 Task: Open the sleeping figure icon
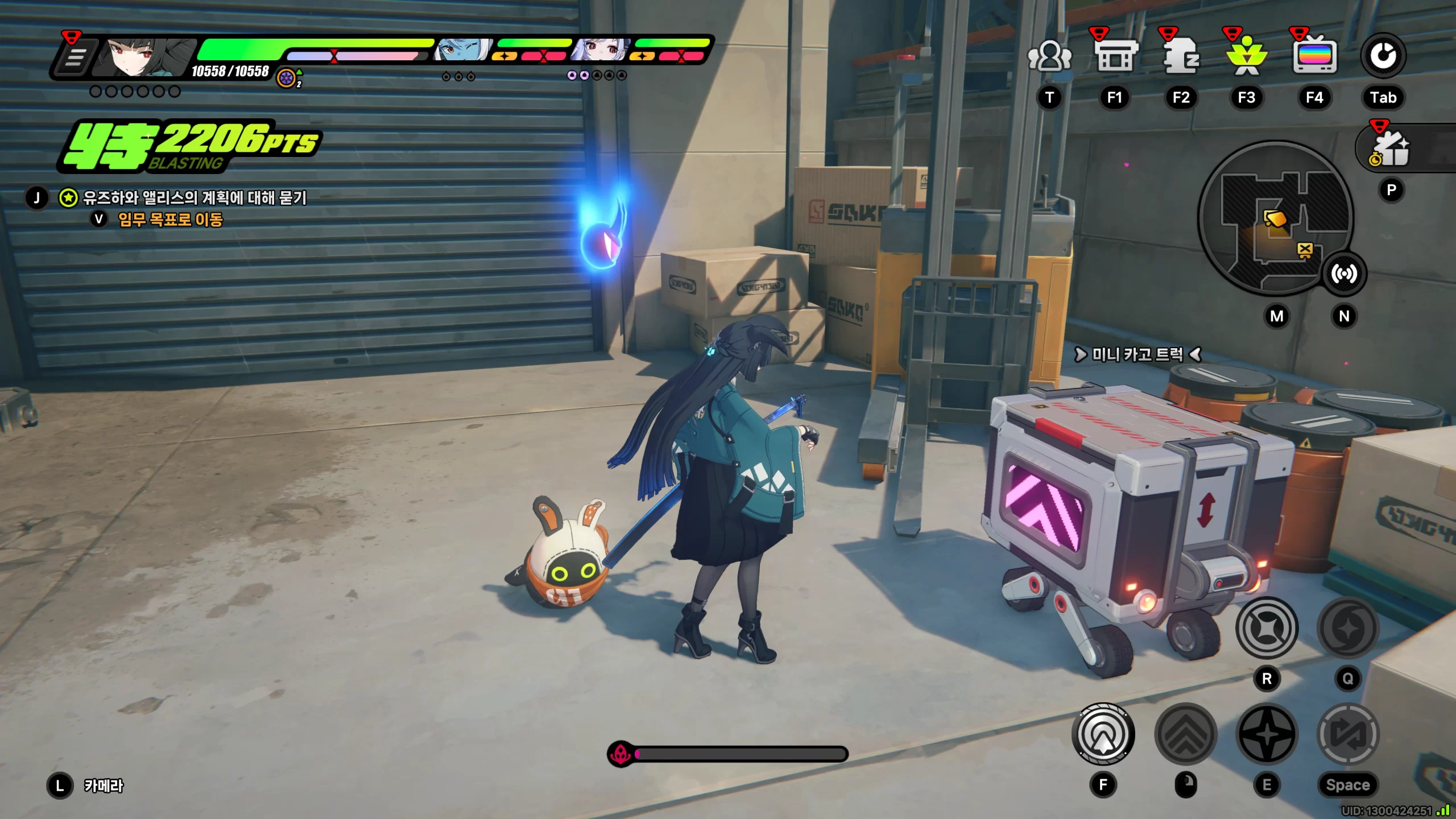coord(1181,56)
